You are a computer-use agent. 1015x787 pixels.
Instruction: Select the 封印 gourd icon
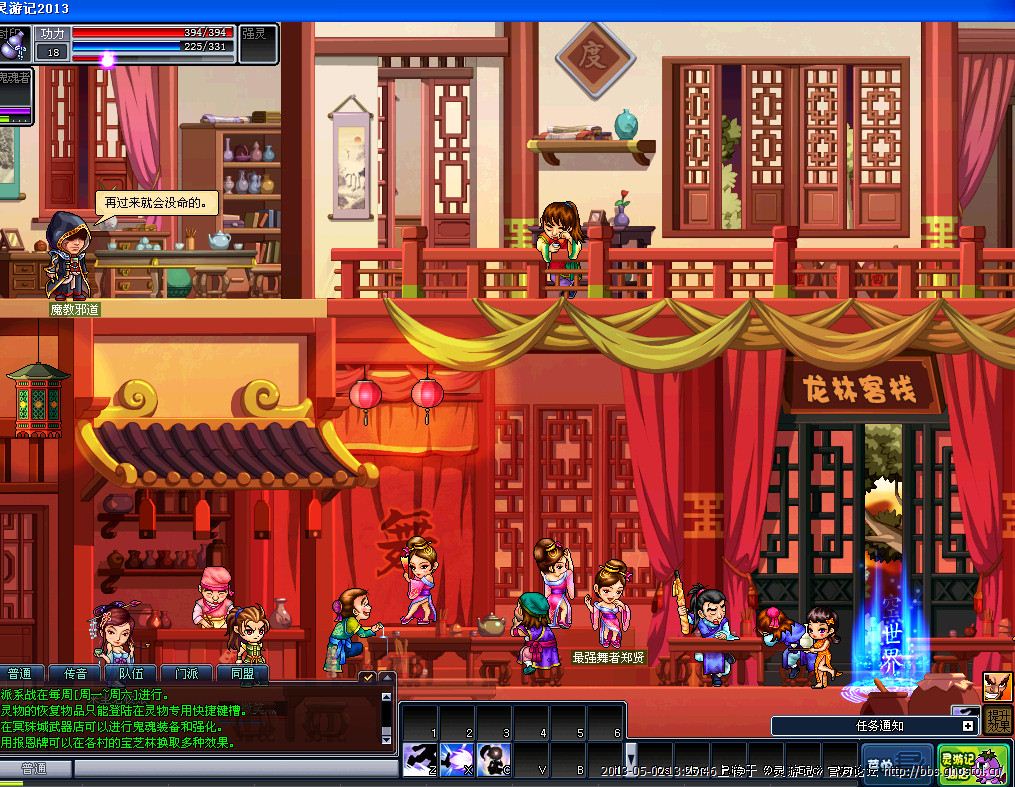coord(13,43)
